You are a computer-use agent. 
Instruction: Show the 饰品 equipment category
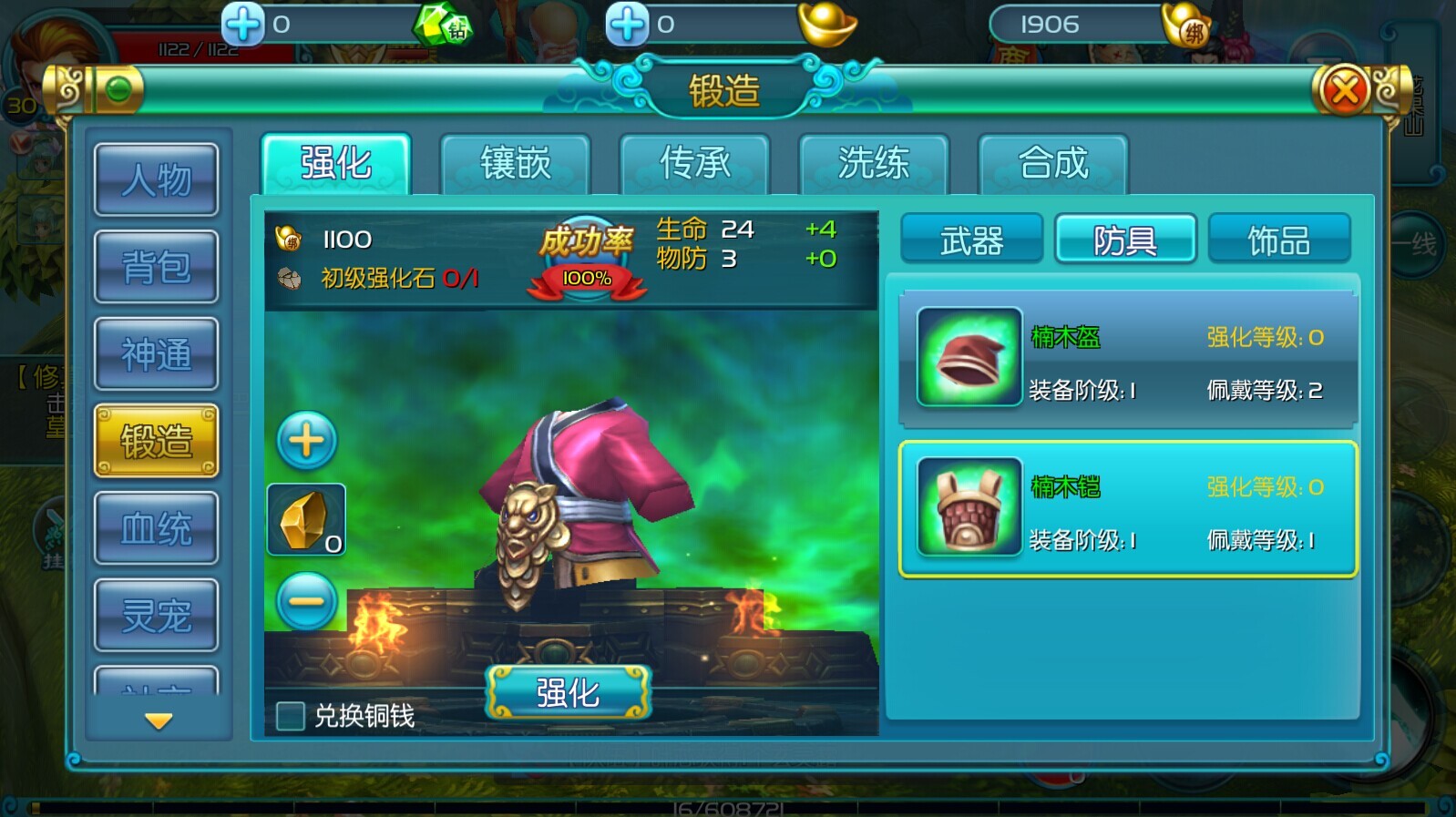[1279, 240]
